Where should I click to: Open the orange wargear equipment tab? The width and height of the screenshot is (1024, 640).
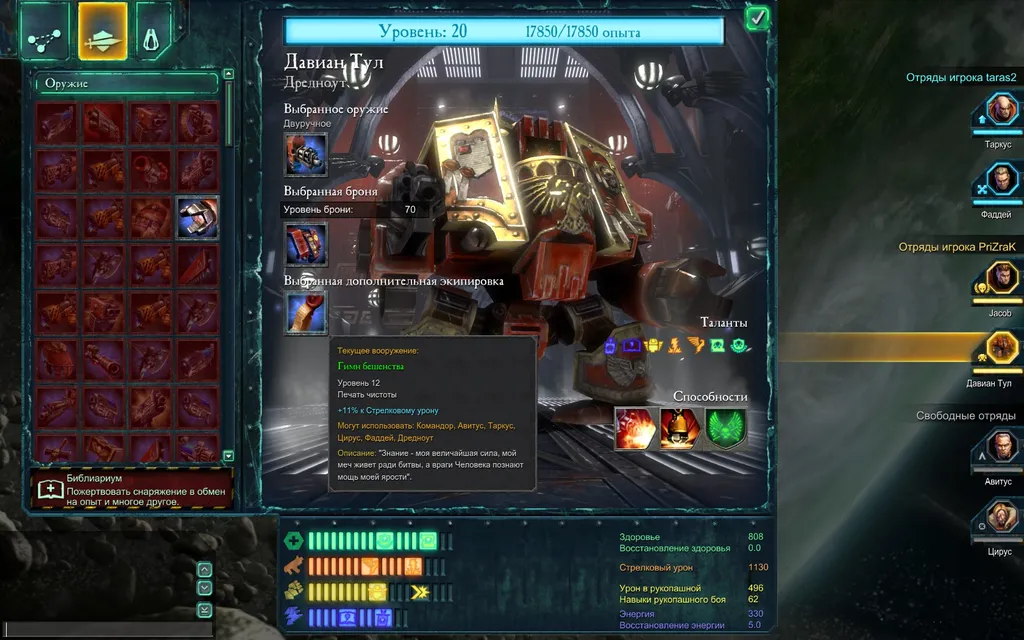102,31
